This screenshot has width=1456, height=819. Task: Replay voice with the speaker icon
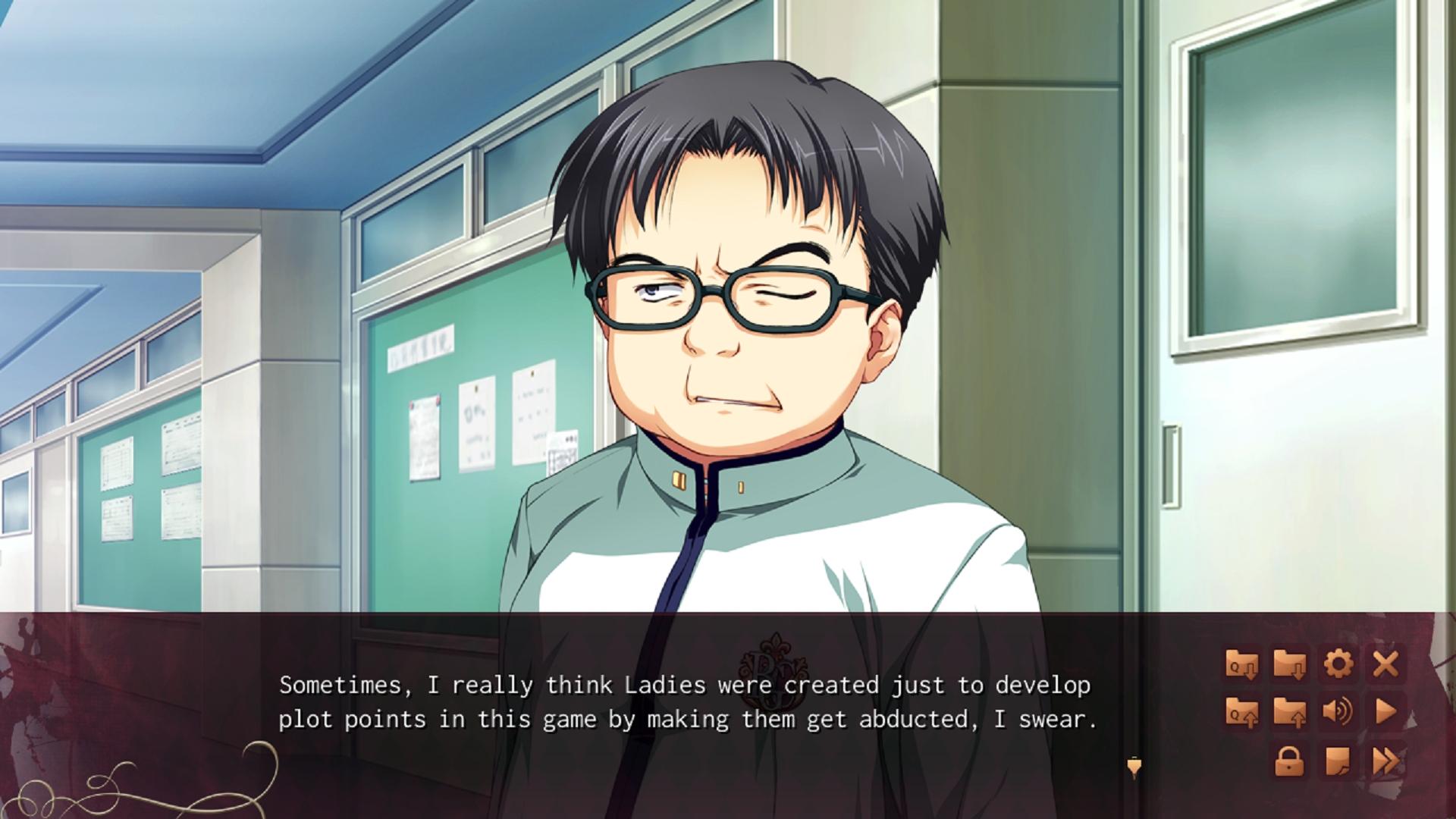[x=1338, y=712]
